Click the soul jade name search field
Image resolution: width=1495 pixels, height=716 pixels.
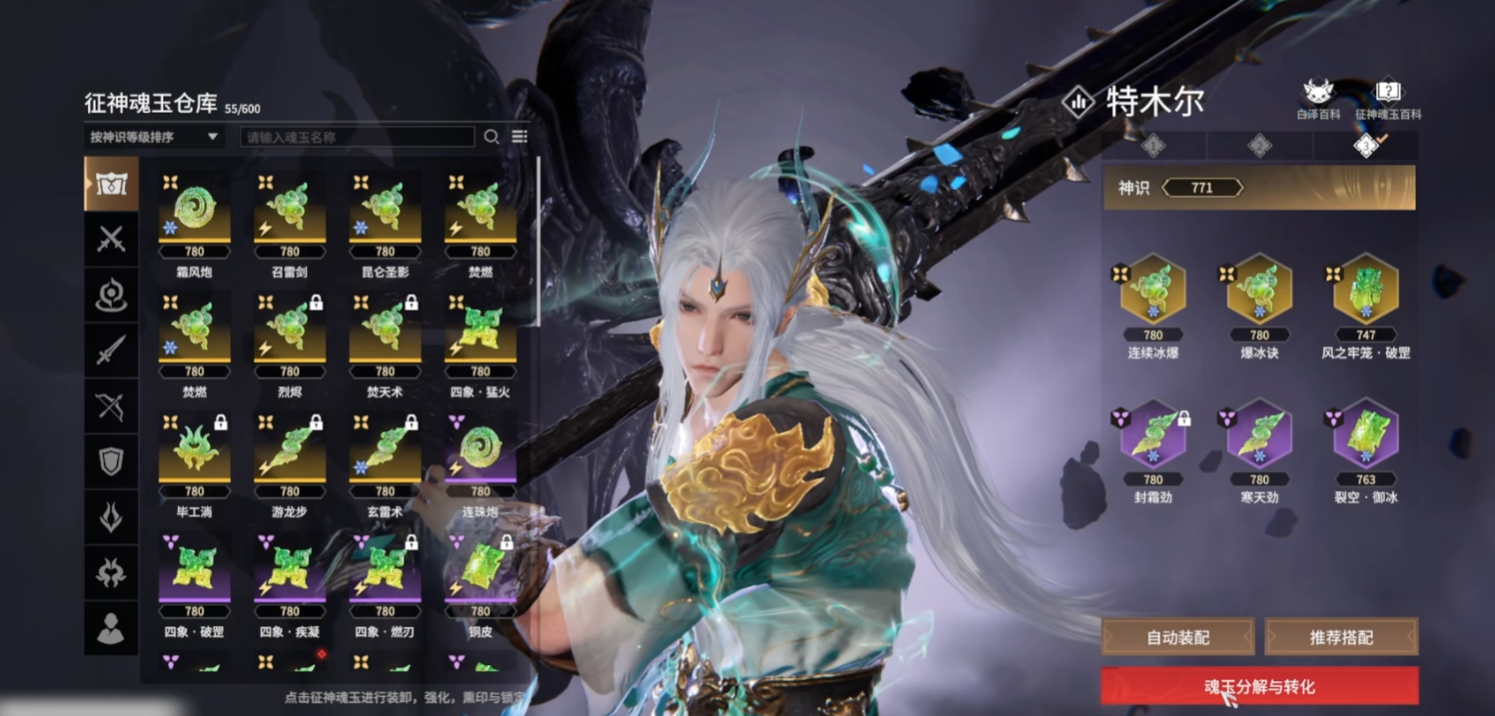[357, 137]
